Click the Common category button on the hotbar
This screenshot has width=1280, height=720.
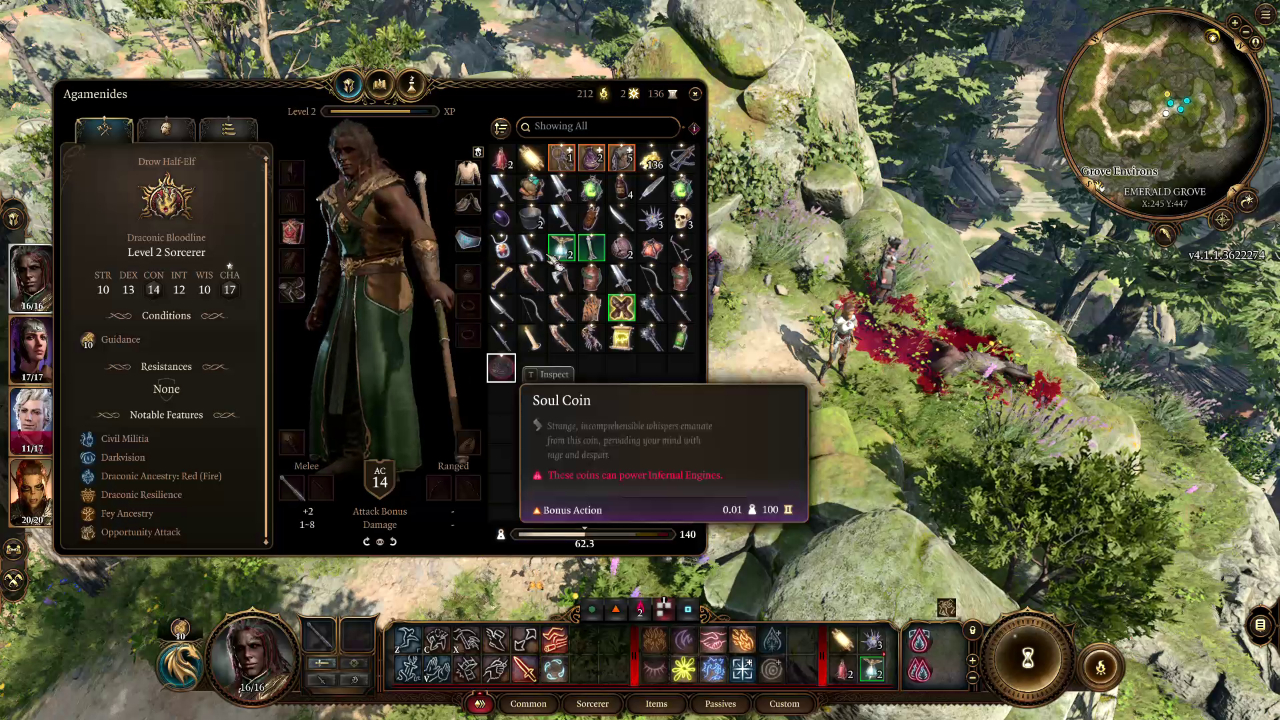tap(528, 703)
